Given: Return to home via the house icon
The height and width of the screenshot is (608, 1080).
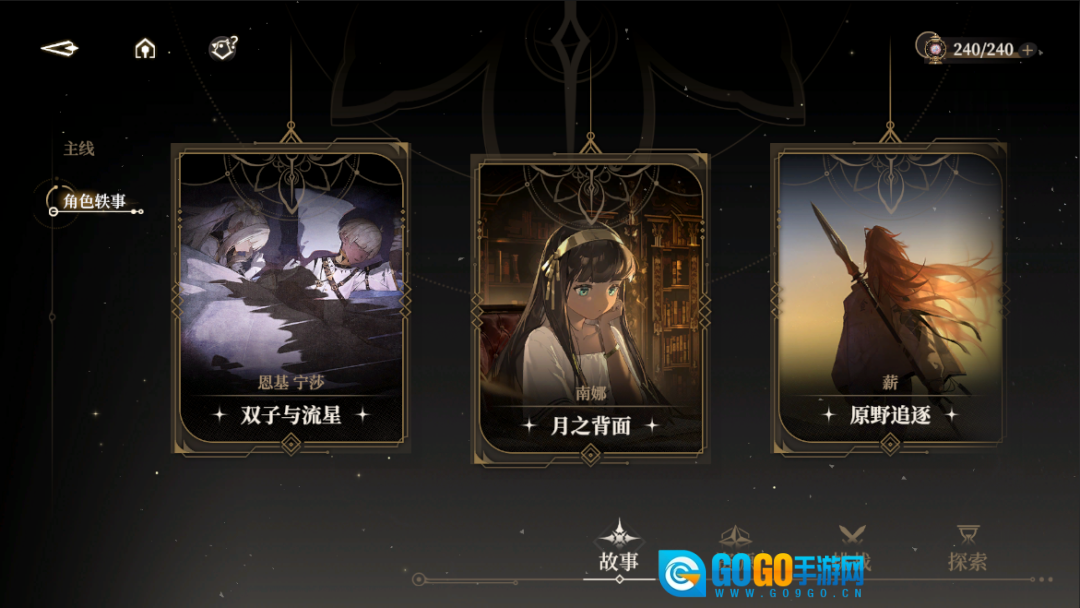Looking at the screenshot, I should (145, 48).
